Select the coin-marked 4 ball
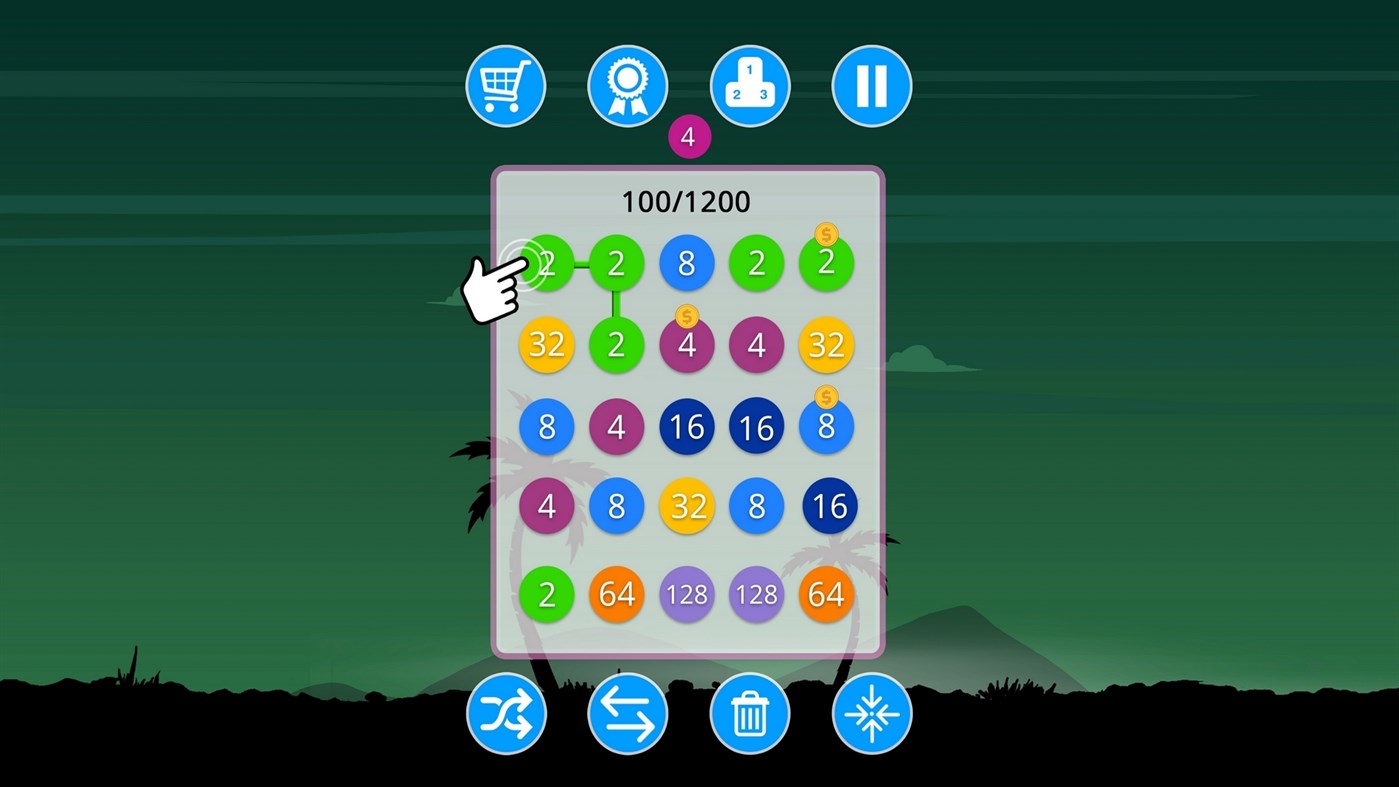This screenshot has width=1399, height=787. [x=687, y=345]
